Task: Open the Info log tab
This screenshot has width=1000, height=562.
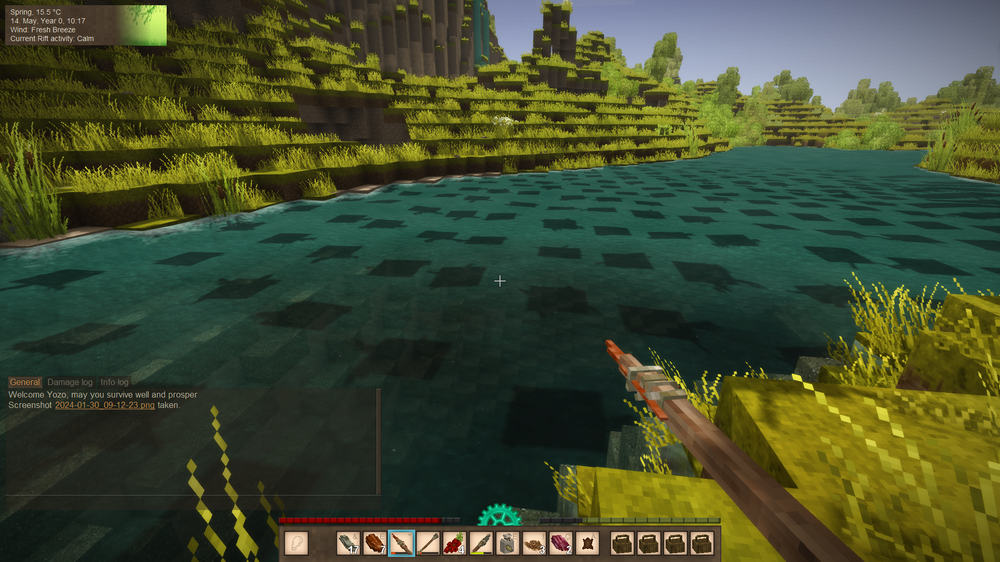Action: click(114, 382)
